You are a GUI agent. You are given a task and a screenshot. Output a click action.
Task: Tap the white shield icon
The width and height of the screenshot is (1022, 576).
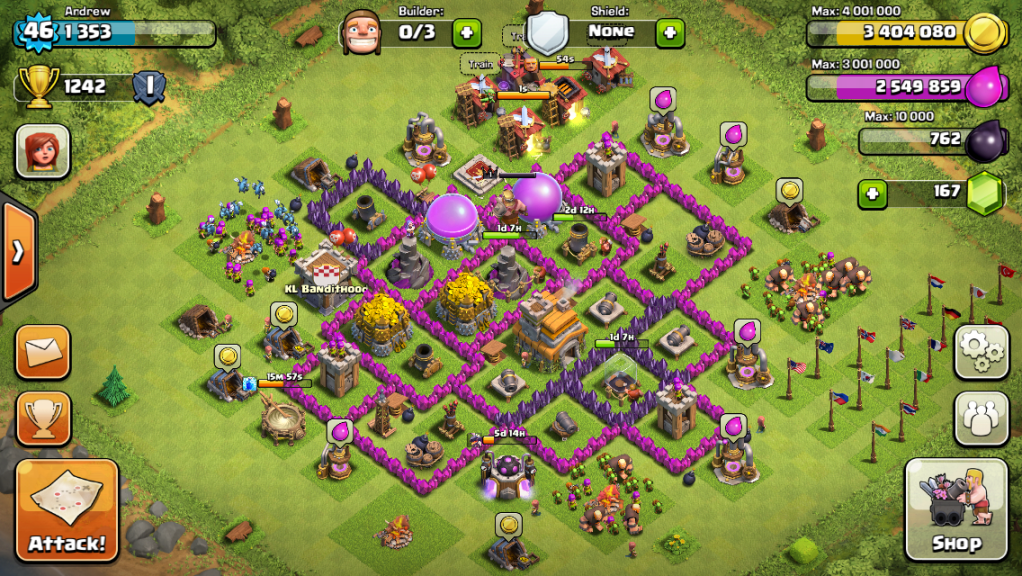547,33
